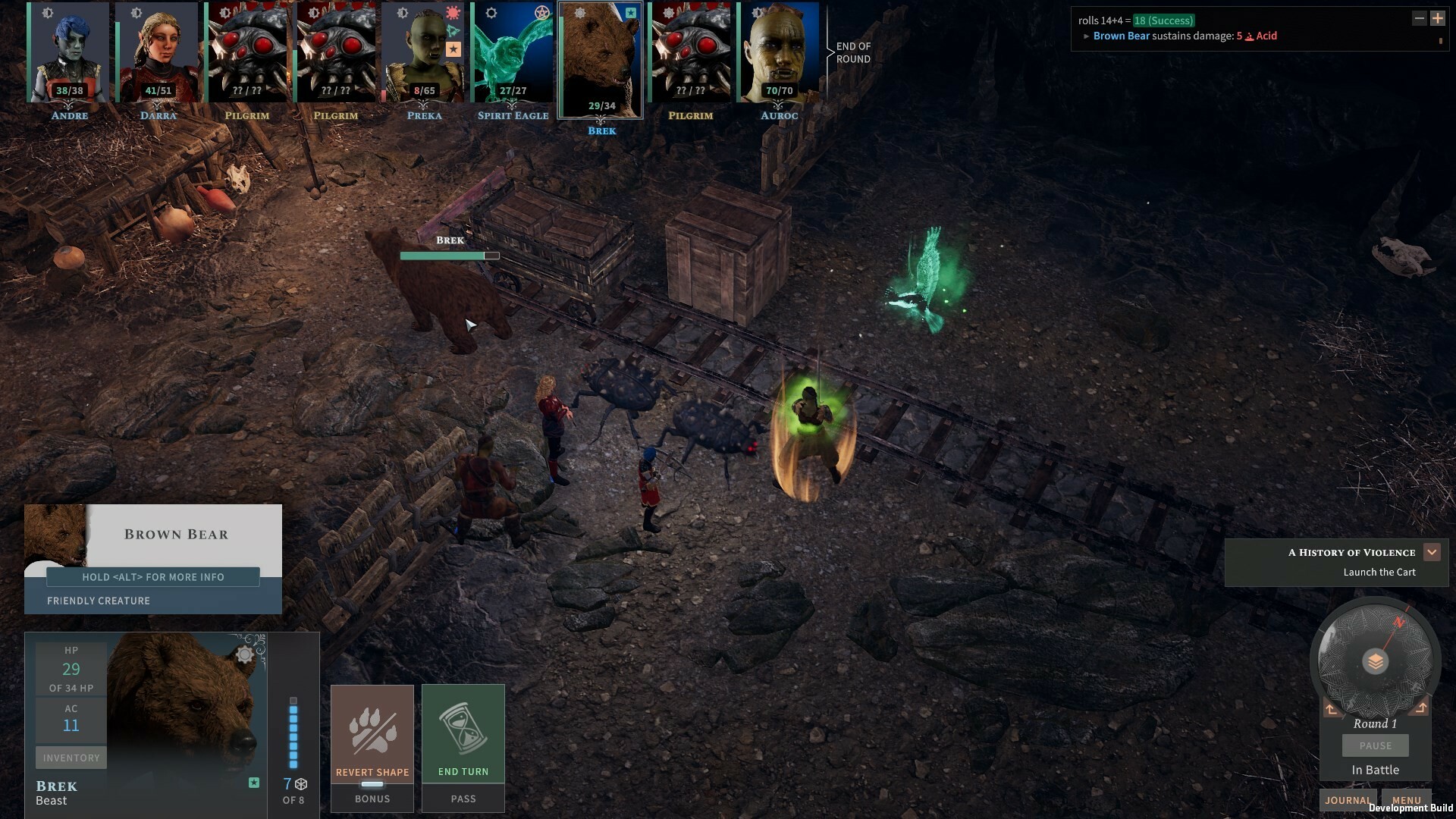Expand the Brown Bear damage log entry
Viewport: 1456px width, 819px height.
coord(1086,36)
